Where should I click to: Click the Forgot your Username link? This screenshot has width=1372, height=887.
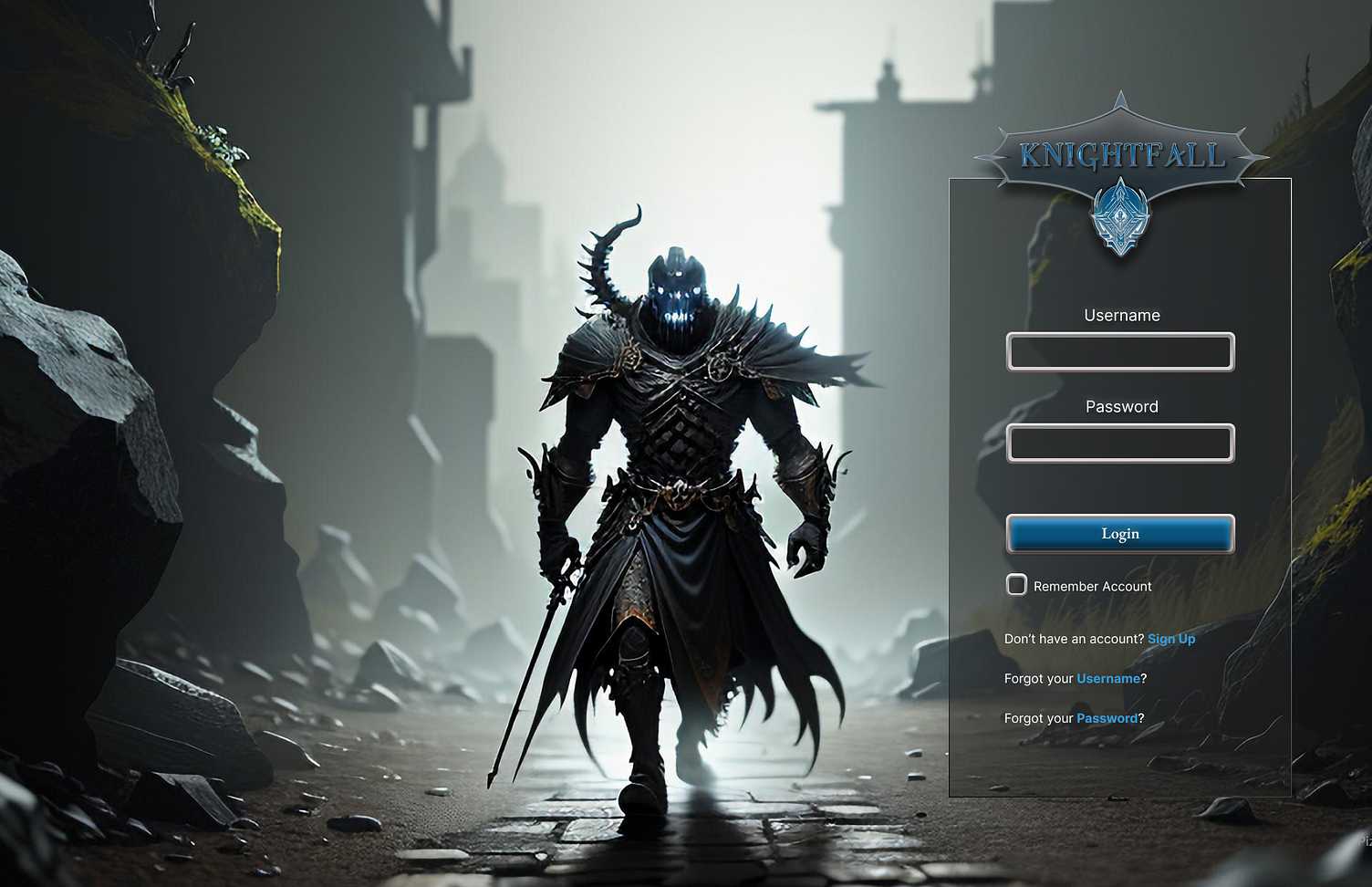click(1107, 679)
